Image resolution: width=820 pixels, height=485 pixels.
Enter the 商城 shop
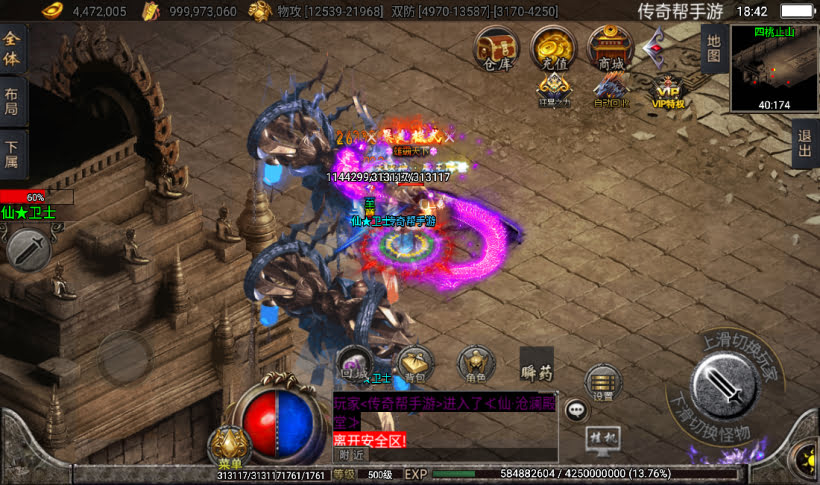(x=609, y=47)
